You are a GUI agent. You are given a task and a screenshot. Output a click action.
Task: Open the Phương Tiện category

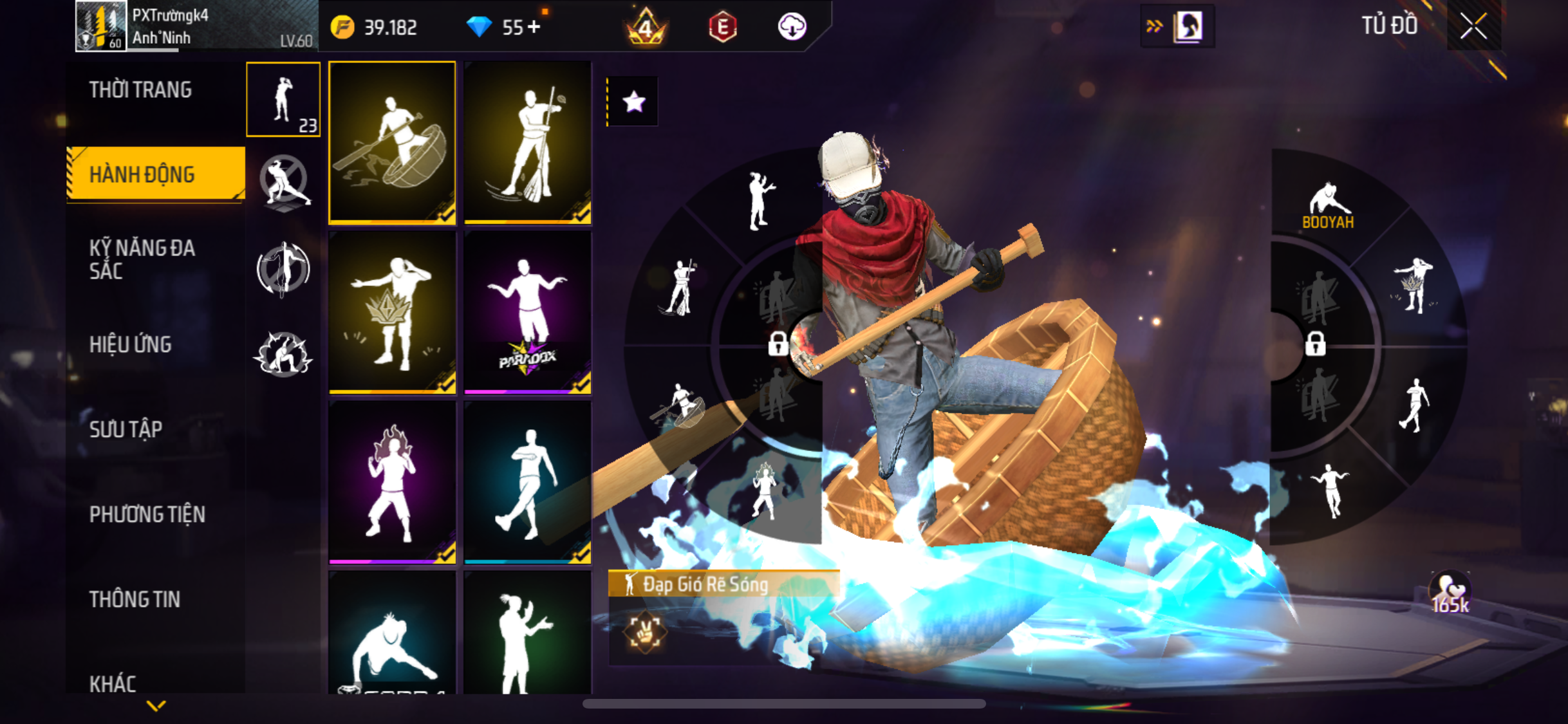pyautogui.click(x=147, y=514)
